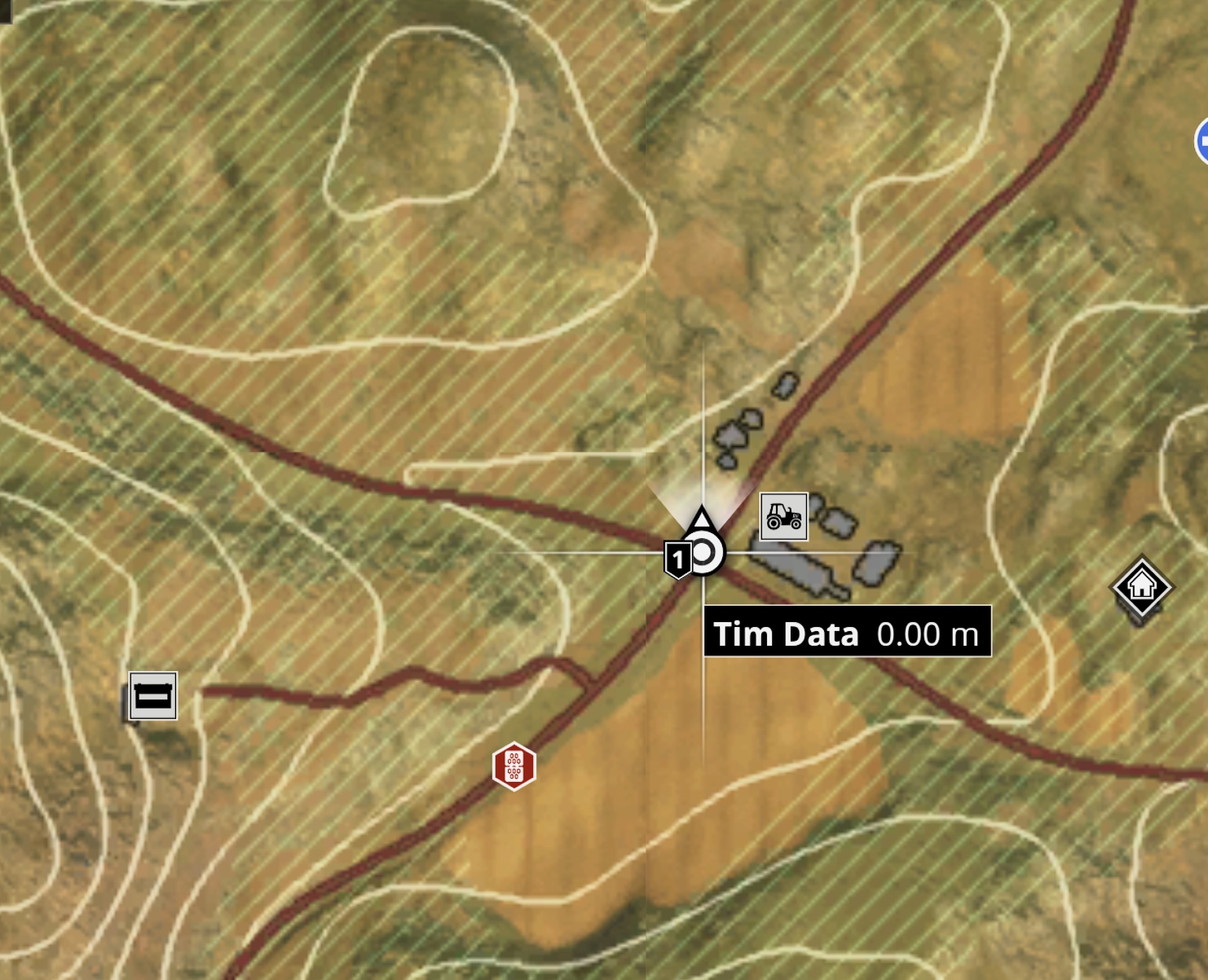This screenshot has height=980, width=1208.
Task: Select the tractor vehicle map marker
Action: (783, 516)
